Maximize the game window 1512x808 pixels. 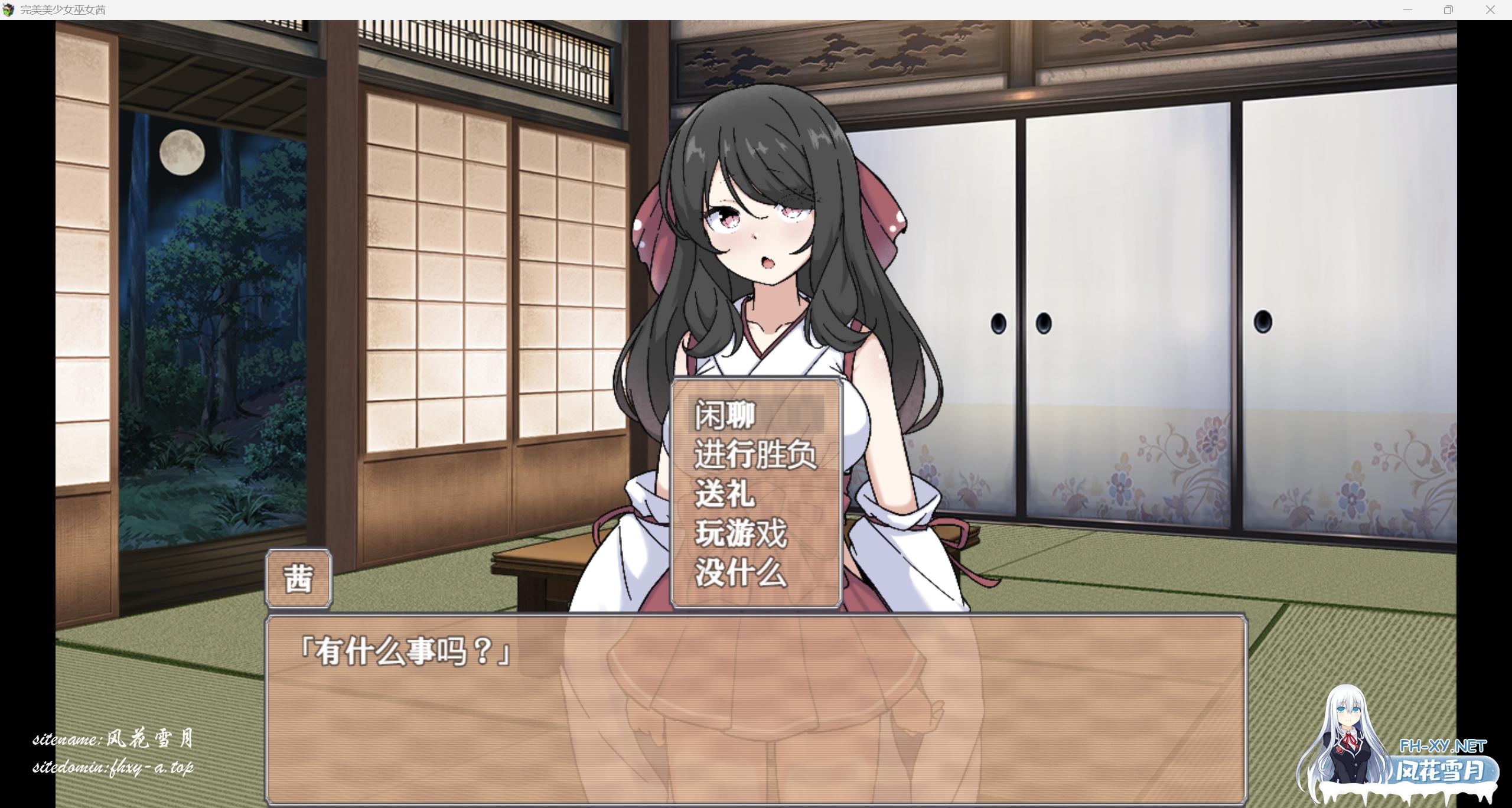(x=1448, y=9)
